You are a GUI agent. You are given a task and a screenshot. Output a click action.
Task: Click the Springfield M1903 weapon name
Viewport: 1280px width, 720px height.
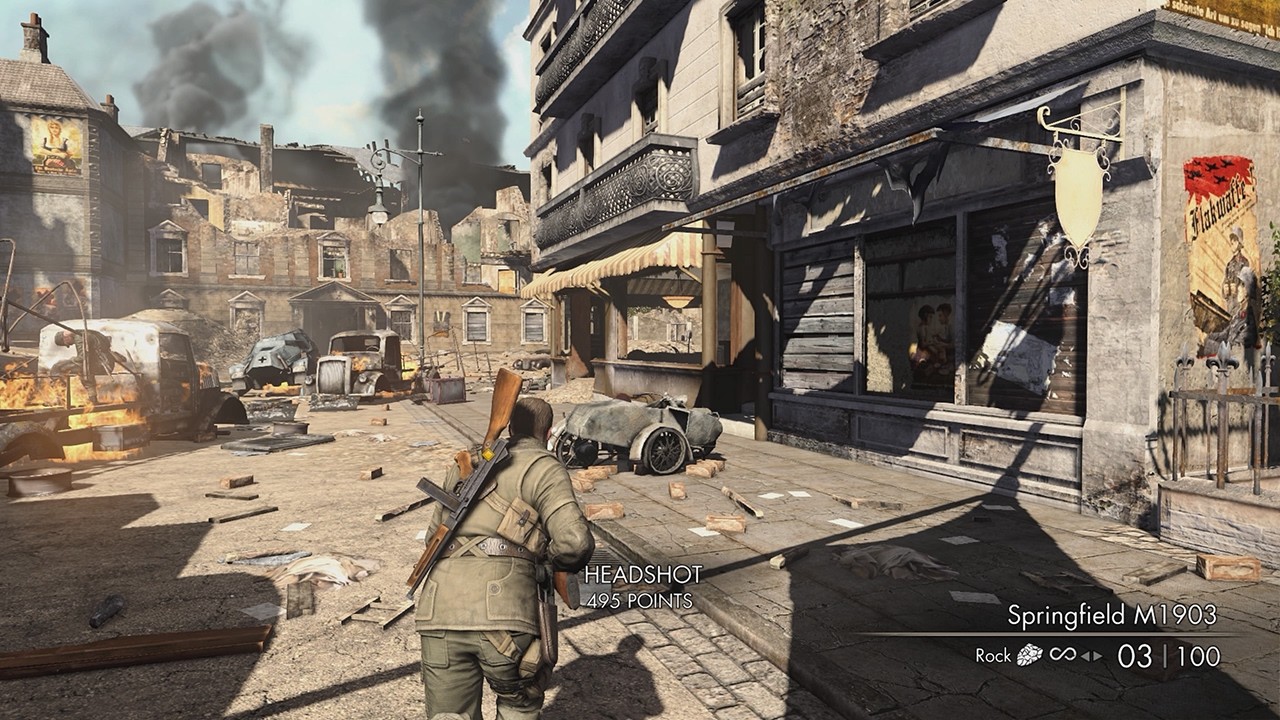1112,614
